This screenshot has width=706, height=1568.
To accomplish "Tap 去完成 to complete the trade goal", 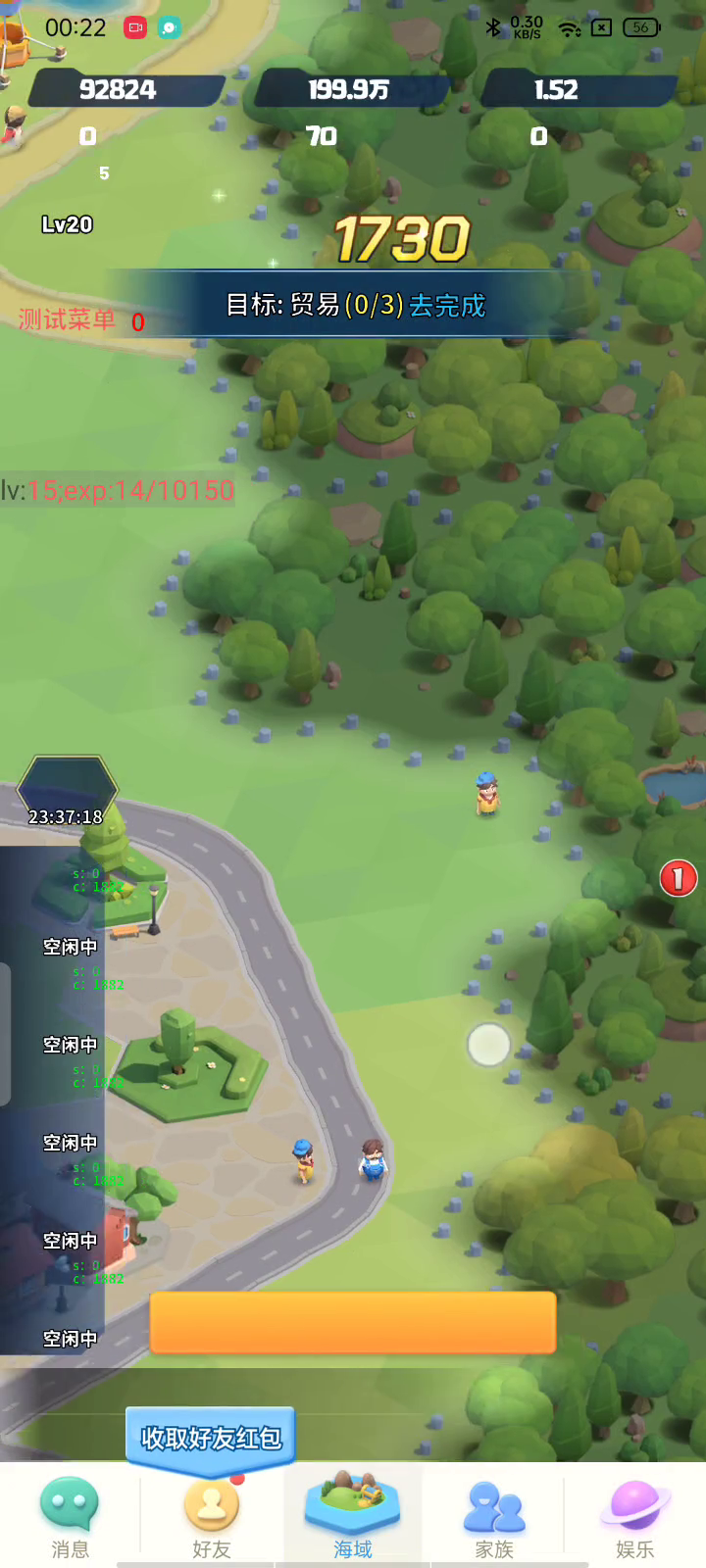I will click(447, 306).
